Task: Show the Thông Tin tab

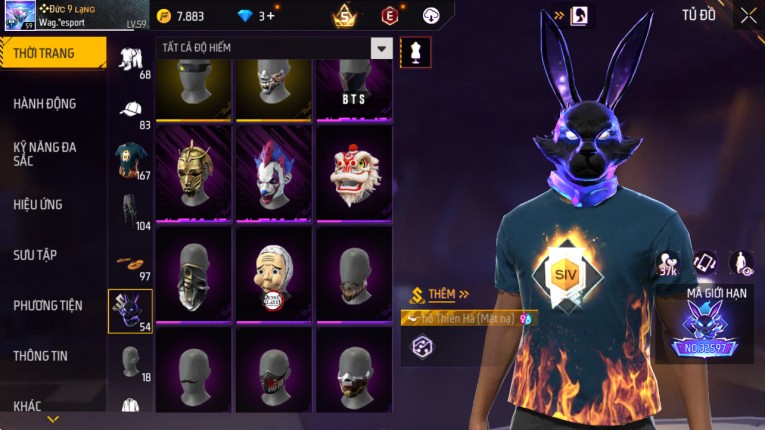Action: pos(41,355)
